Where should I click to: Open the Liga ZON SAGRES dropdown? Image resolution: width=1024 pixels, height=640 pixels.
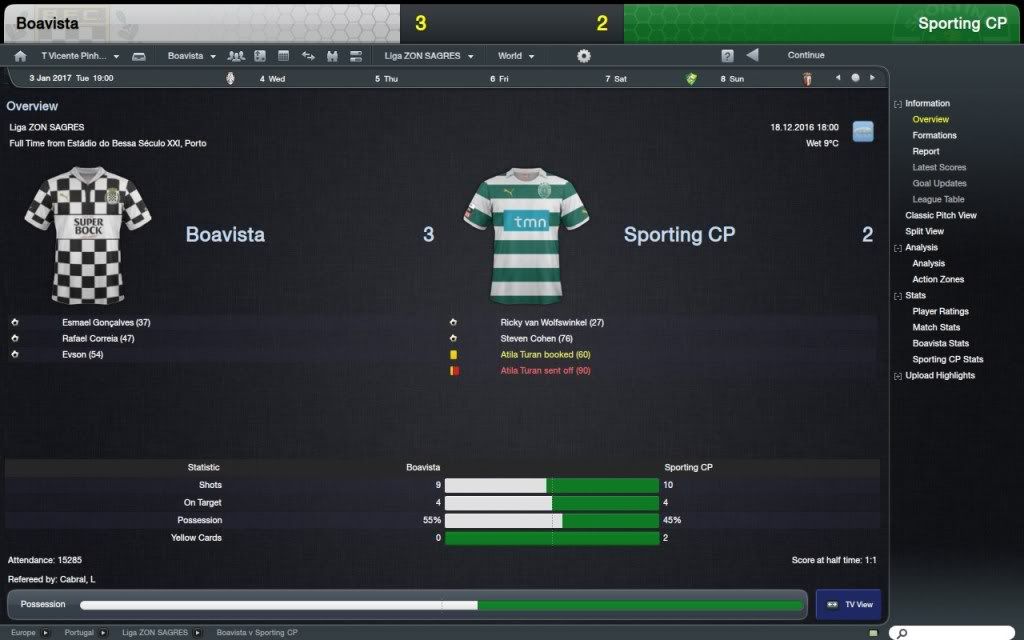pos(429,56)
